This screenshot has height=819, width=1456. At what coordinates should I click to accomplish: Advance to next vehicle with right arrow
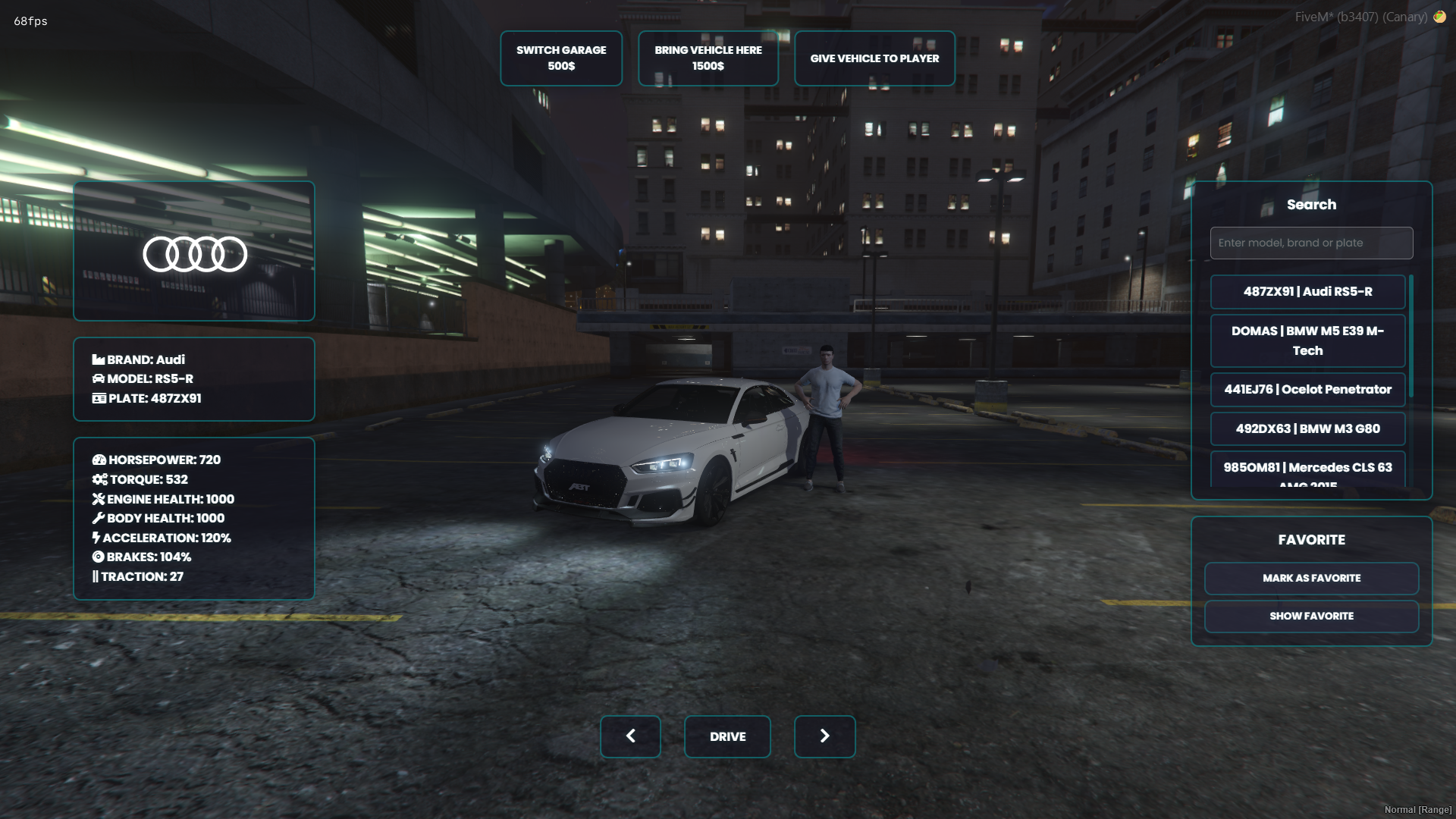click(824, 736)
